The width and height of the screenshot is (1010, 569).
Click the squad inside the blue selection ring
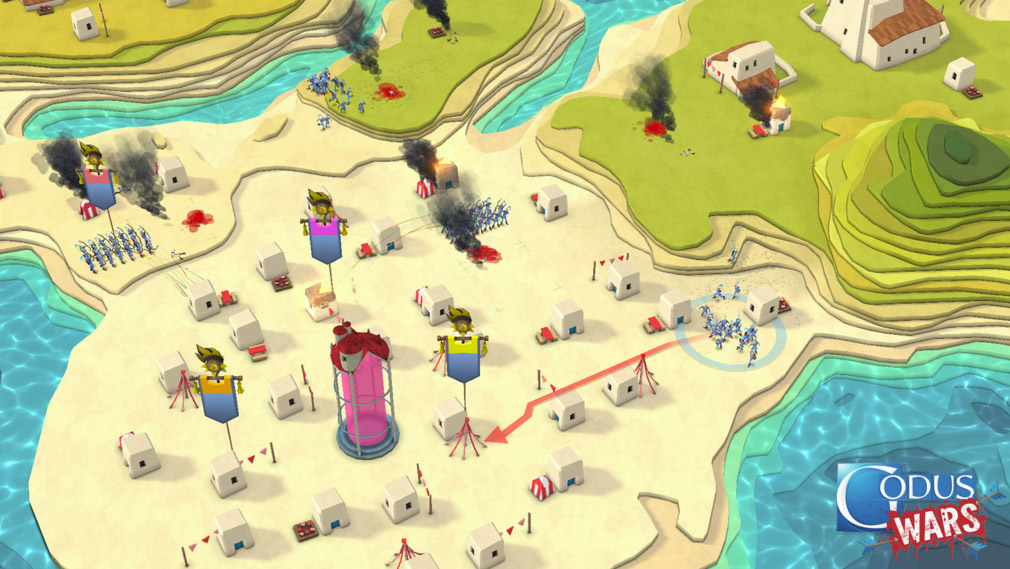click(x=729, y=332)
